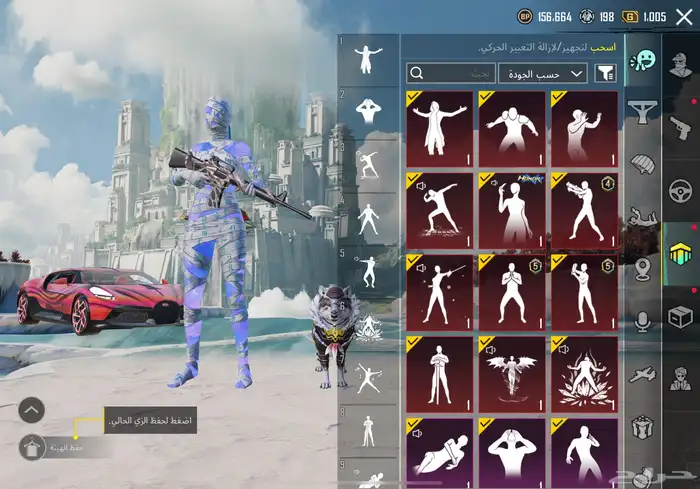Select the map location pin category tab
700x489 pixels.
click(x=641, y=268)
